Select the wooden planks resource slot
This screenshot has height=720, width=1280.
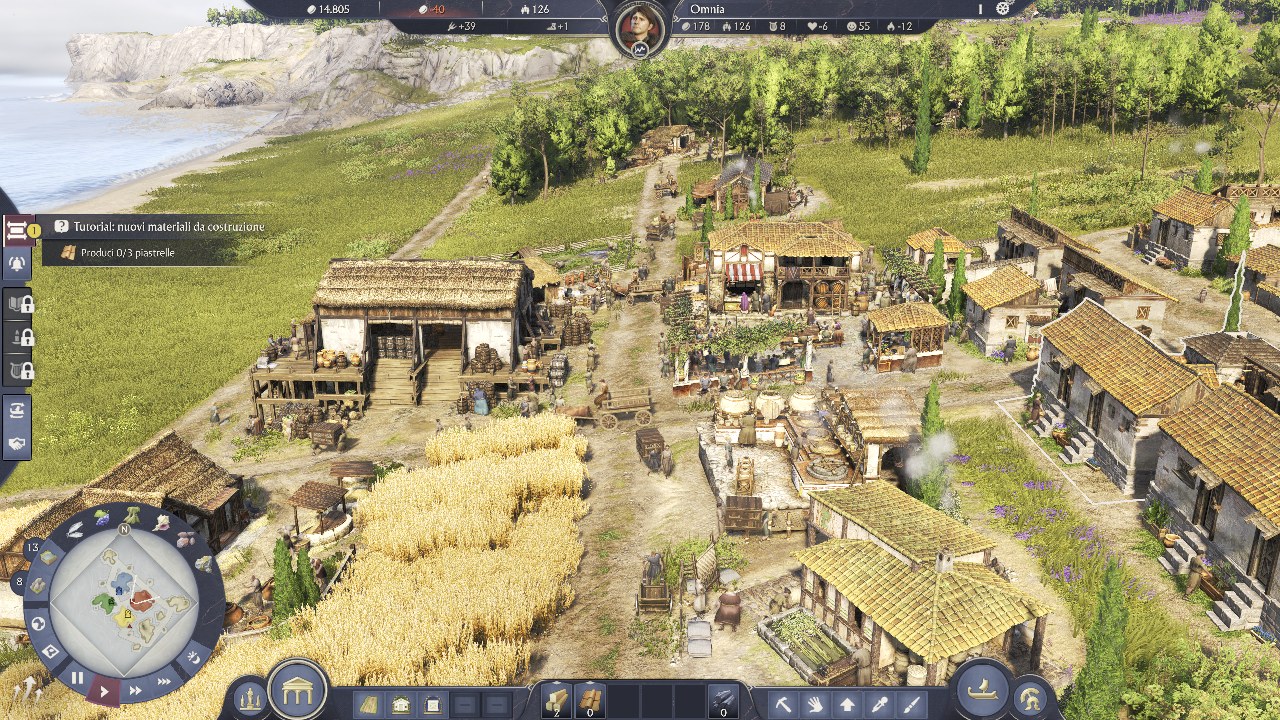(x=556, y=700)
